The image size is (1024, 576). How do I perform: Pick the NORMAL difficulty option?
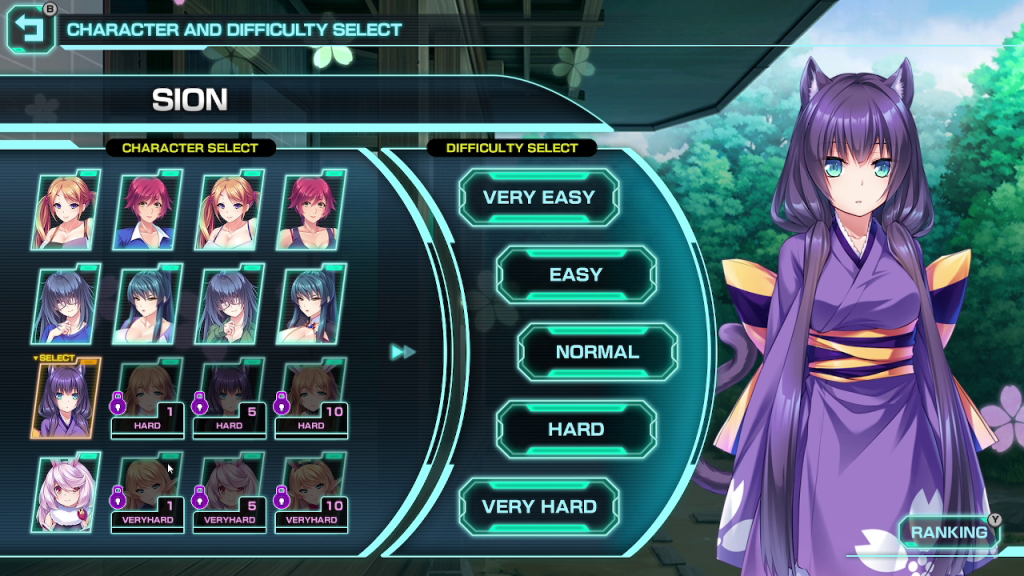(x=597, y=352)
